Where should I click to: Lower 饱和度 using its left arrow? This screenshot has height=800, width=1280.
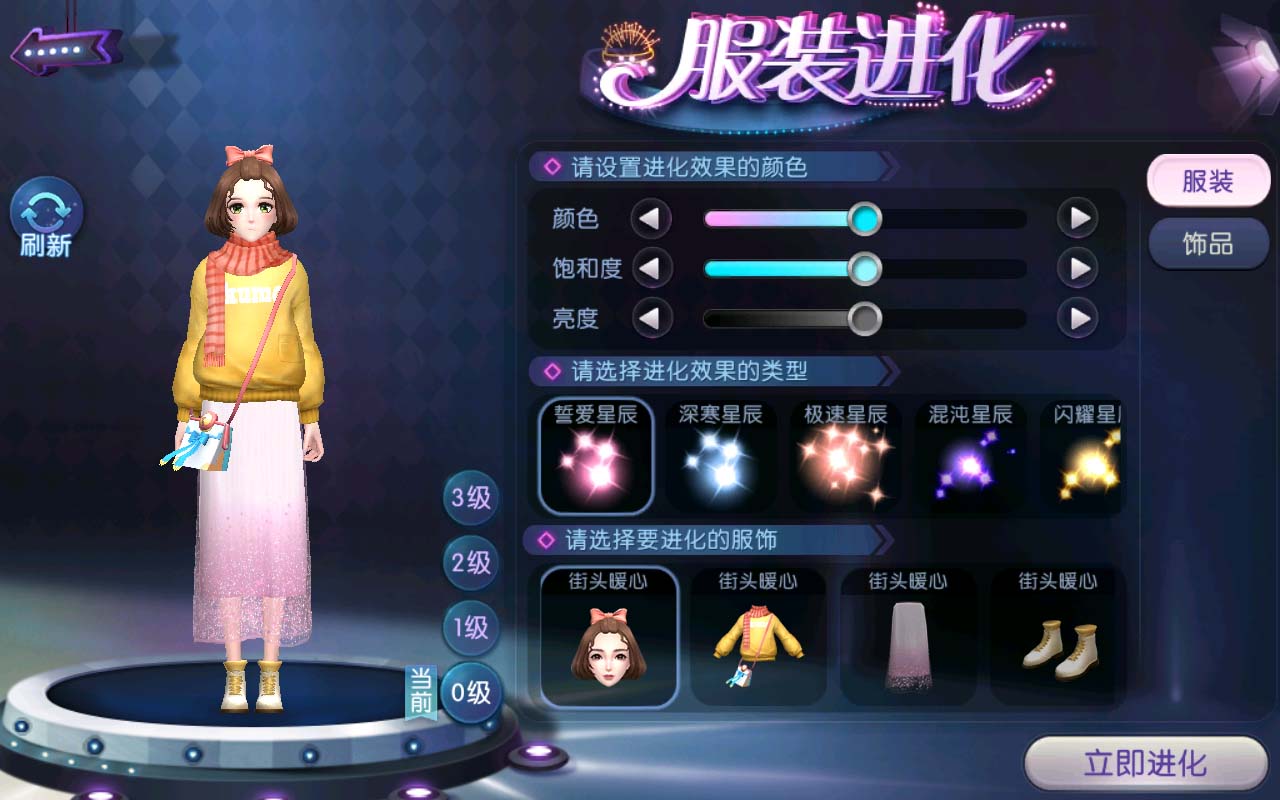tap(651, 268)
